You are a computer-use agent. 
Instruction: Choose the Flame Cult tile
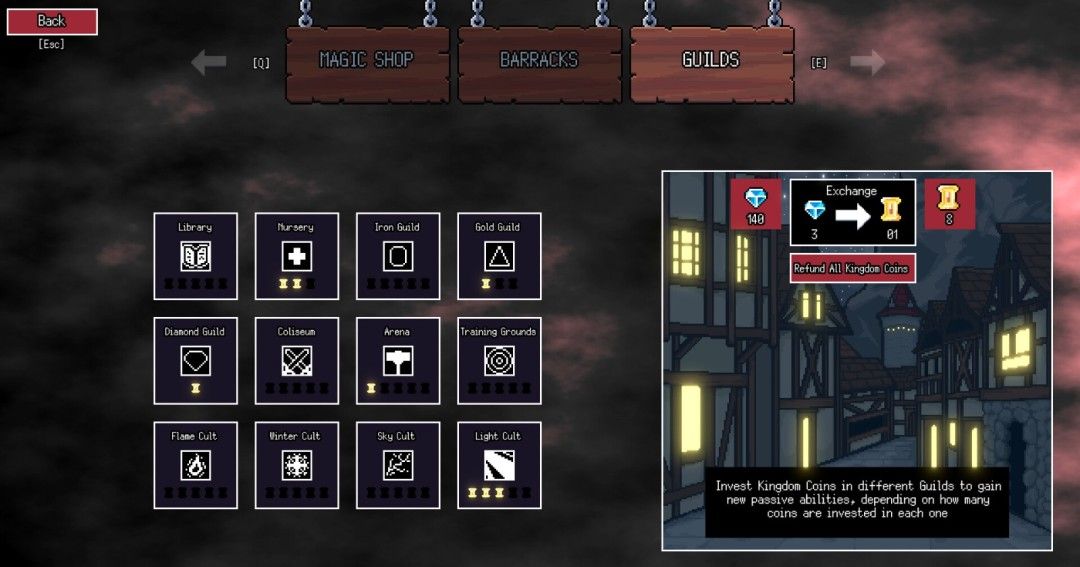pos(196,465)
